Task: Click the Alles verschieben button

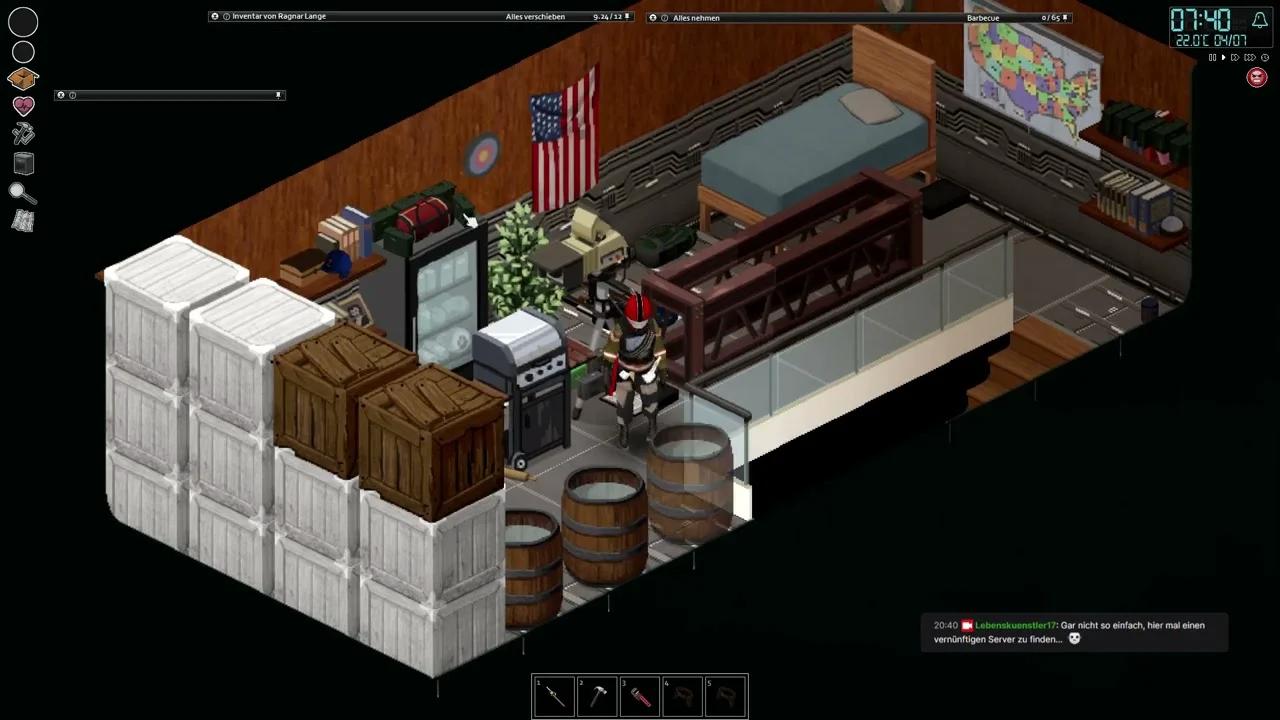Action: click(534, 16)
